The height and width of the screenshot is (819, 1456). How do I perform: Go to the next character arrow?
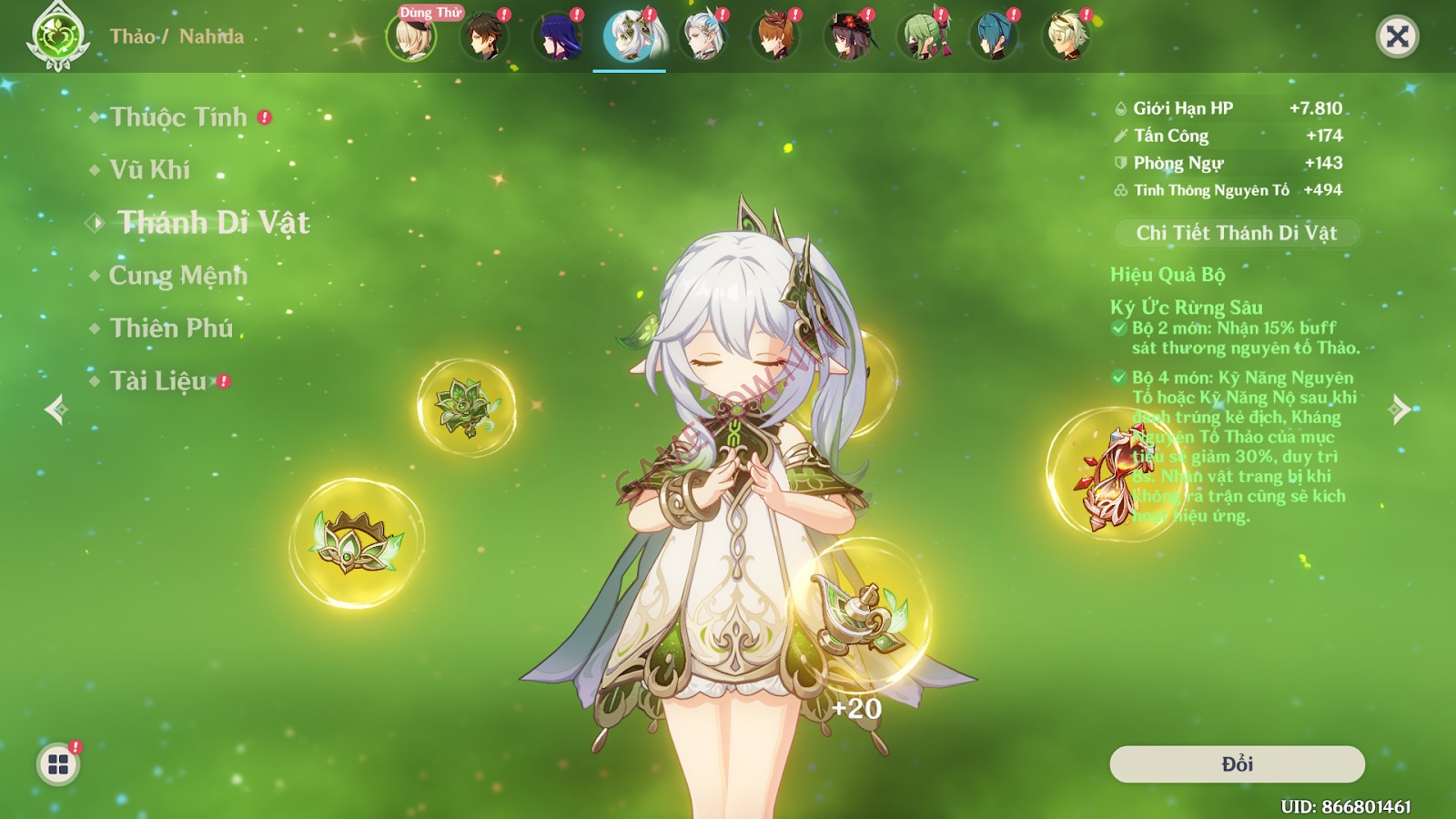(x=1400, y=409)
